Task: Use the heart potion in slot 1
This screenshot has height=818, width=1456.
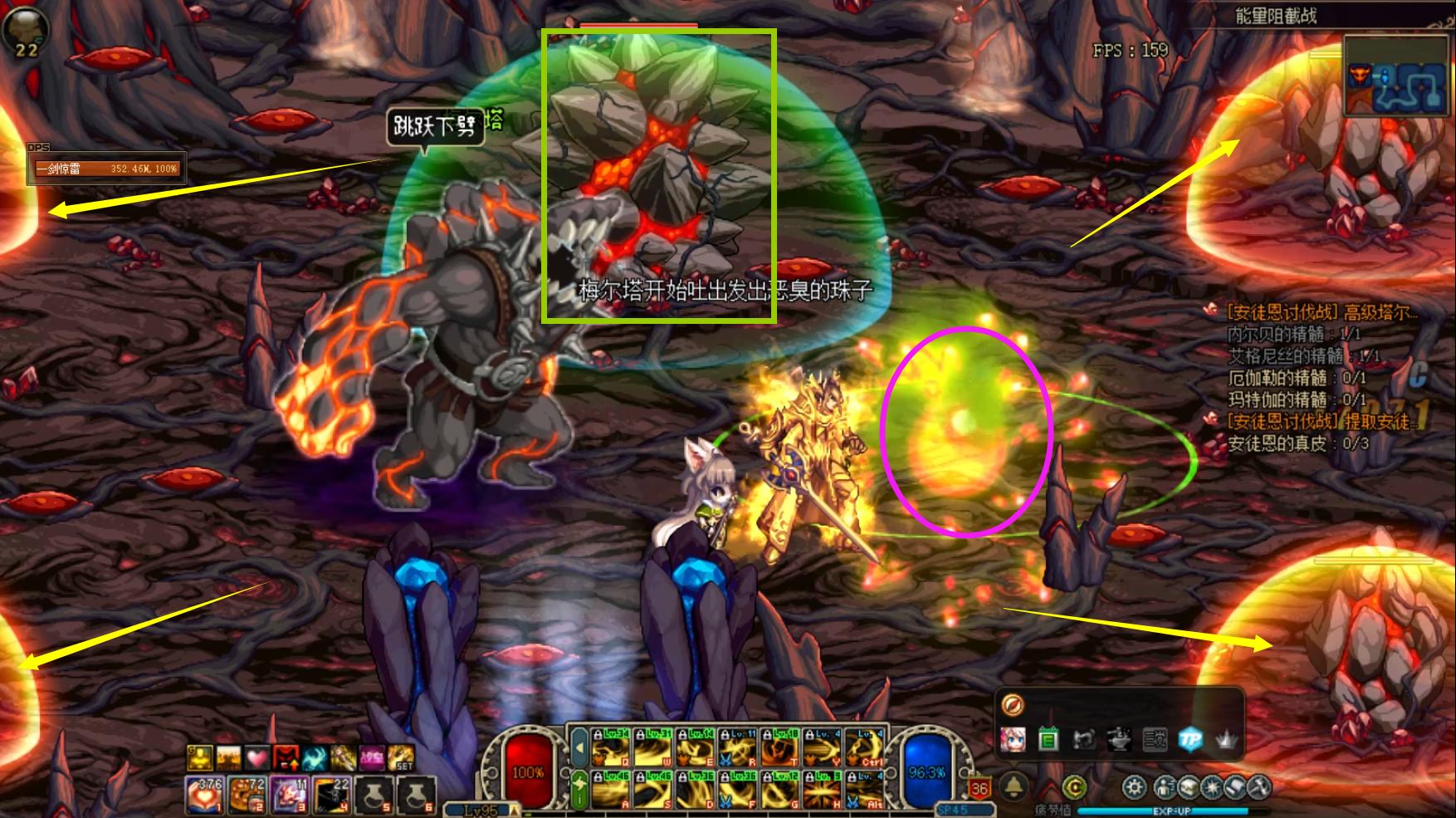Action: [x=203, y=795]
